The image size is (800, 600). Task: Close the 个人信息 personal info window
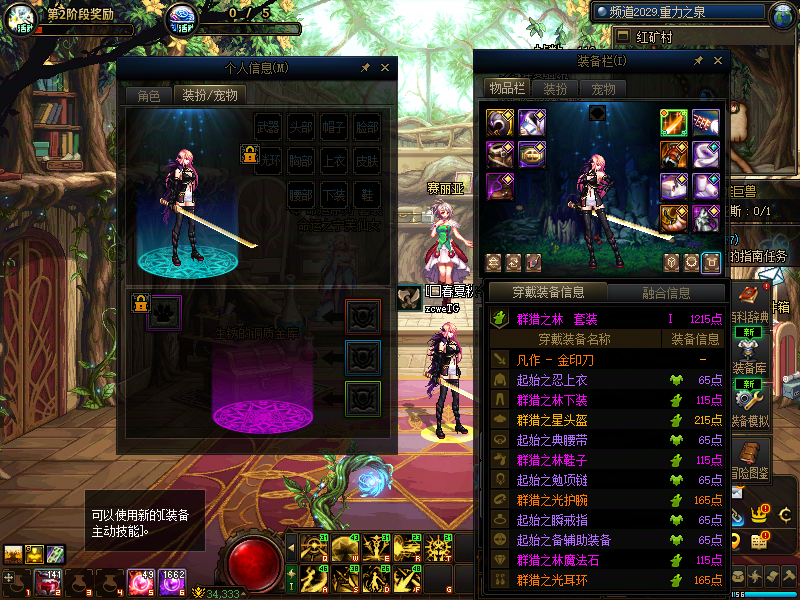pos(385,68)
